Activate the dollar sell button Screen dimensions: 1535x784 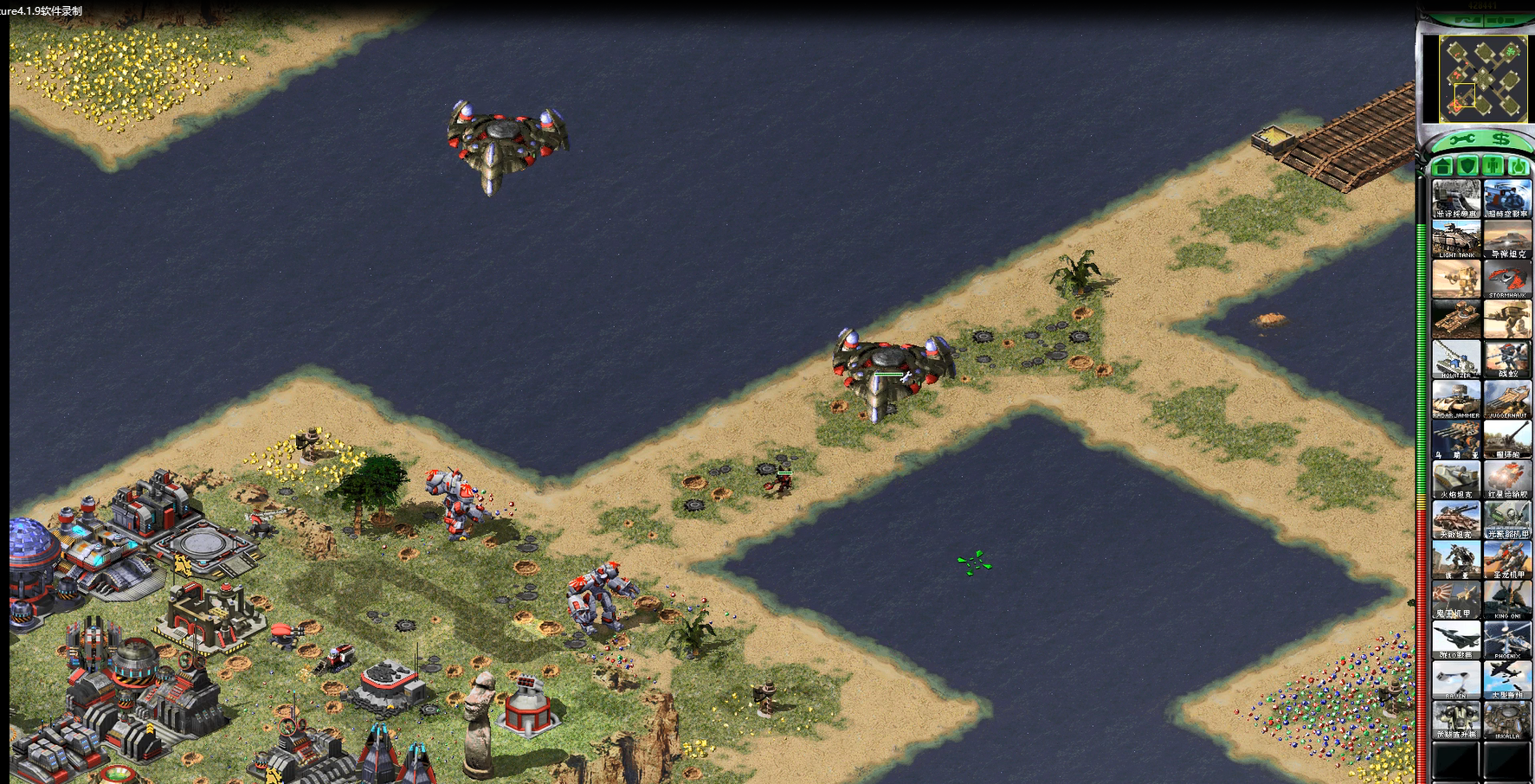[x=1500, y=139]
